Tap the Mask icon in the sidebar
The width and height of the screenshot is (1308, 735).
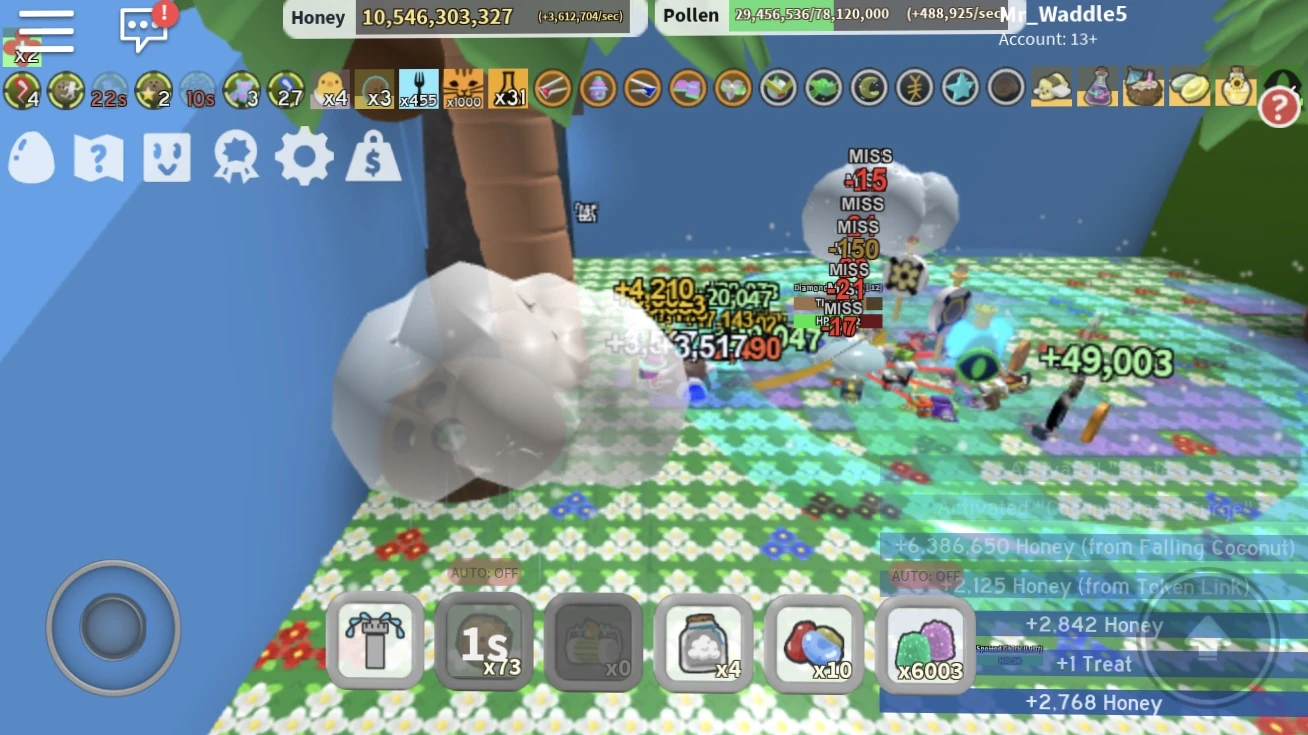point(166,158)
